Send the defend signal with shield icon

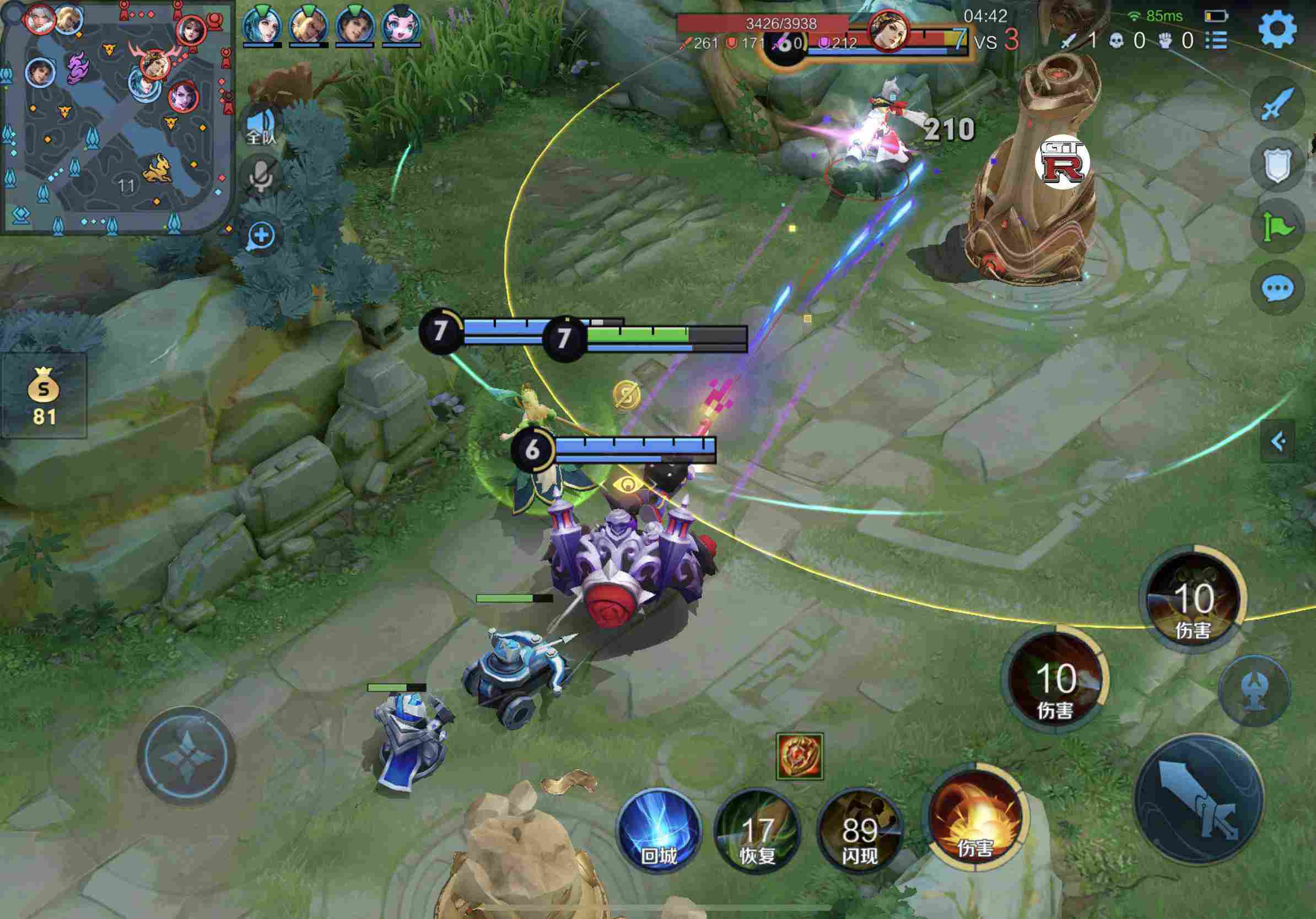coord(1277,164)
